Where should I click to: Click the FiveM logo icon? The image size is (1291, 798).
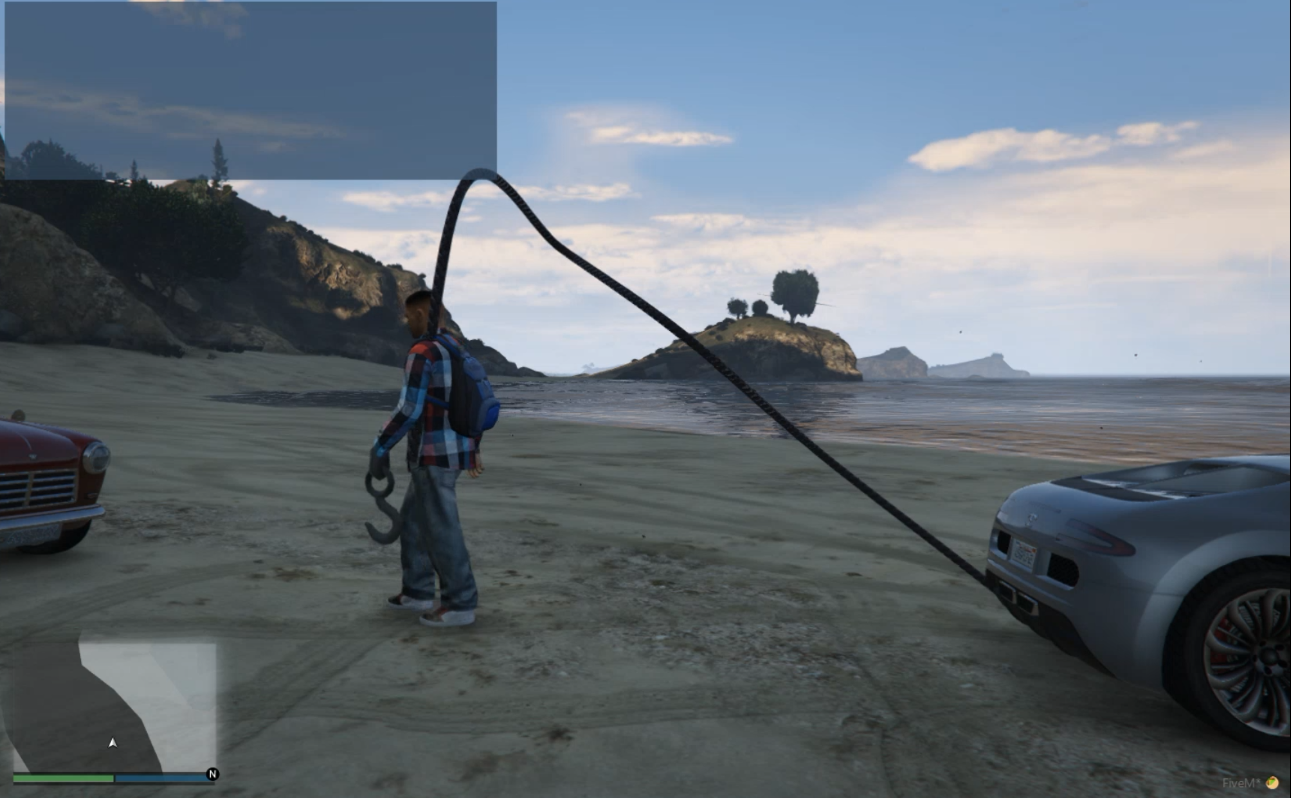click(1272, 782)
